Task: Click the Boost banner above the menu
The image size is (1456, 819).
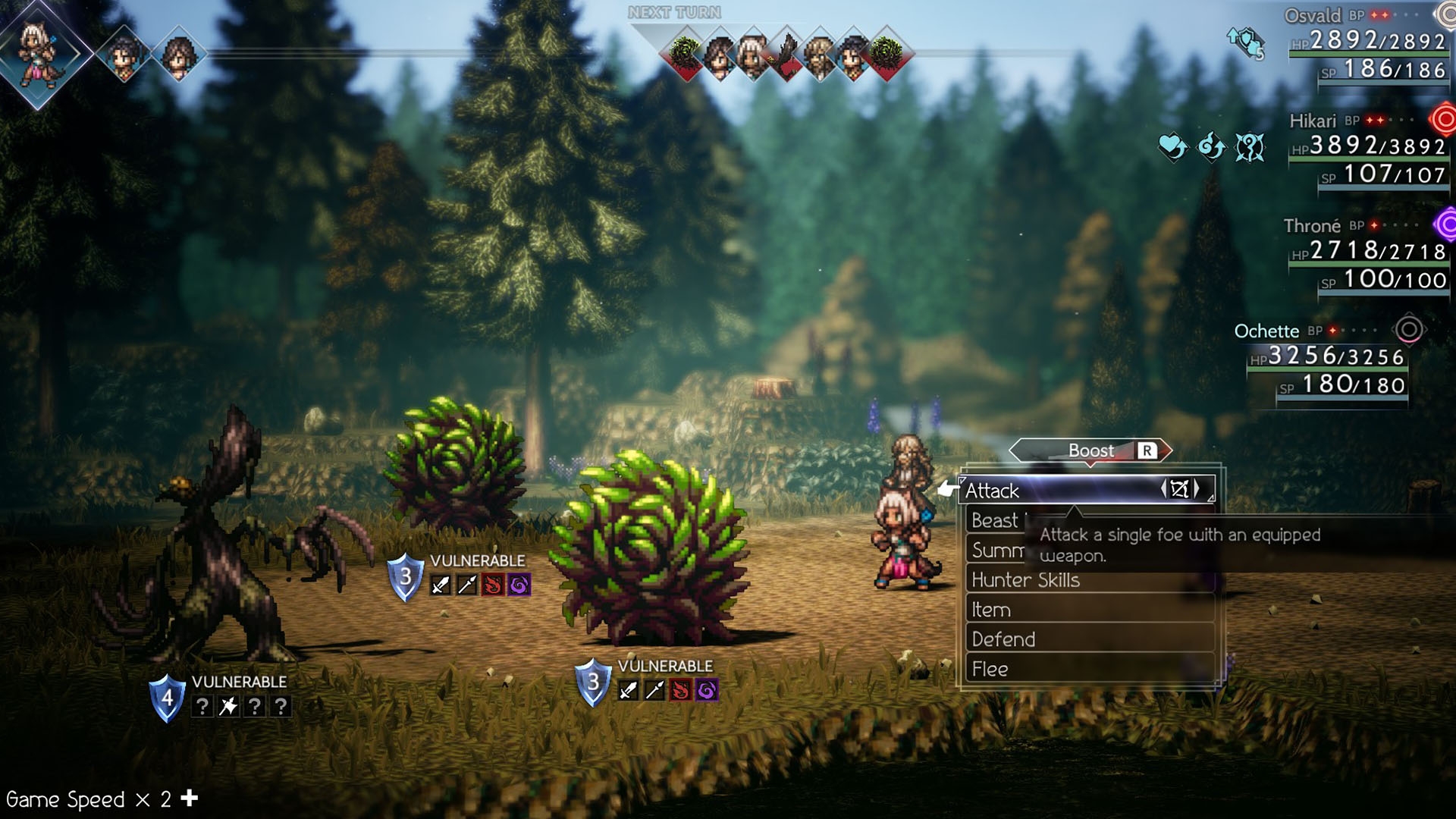Action: pyautogui.click(x=1090, y=450)
